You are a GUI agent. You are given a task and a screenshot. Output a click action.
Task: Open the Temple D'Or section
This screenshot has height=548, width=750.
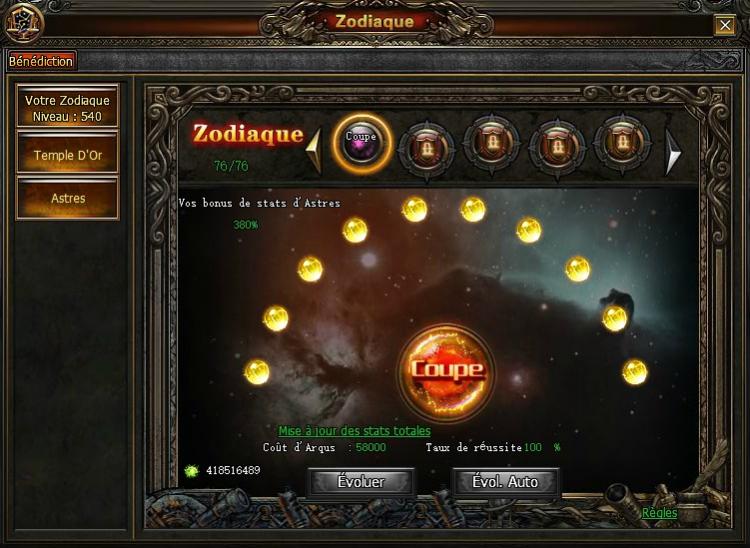pos(68,155)
